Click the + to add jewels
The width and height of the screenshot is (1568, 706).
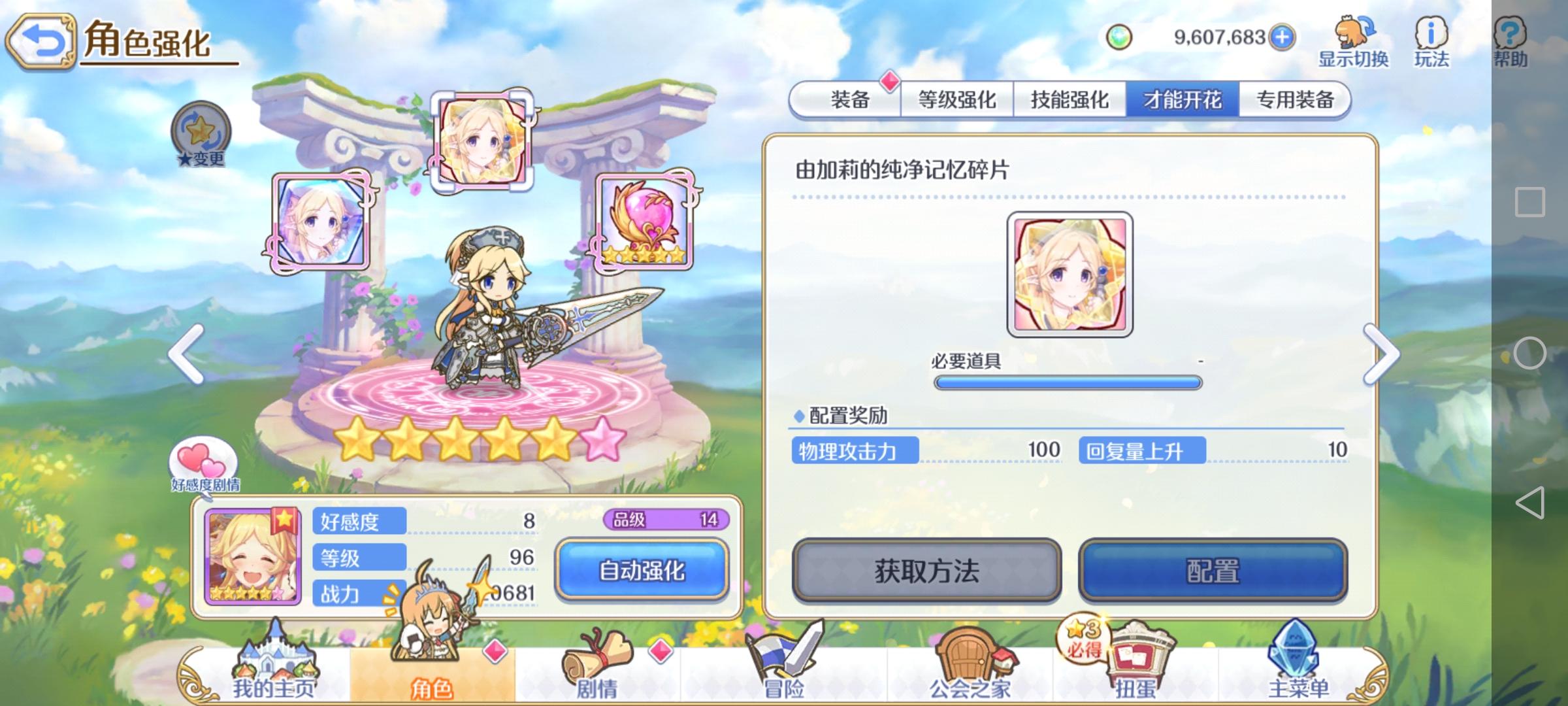pos(1282,37)
